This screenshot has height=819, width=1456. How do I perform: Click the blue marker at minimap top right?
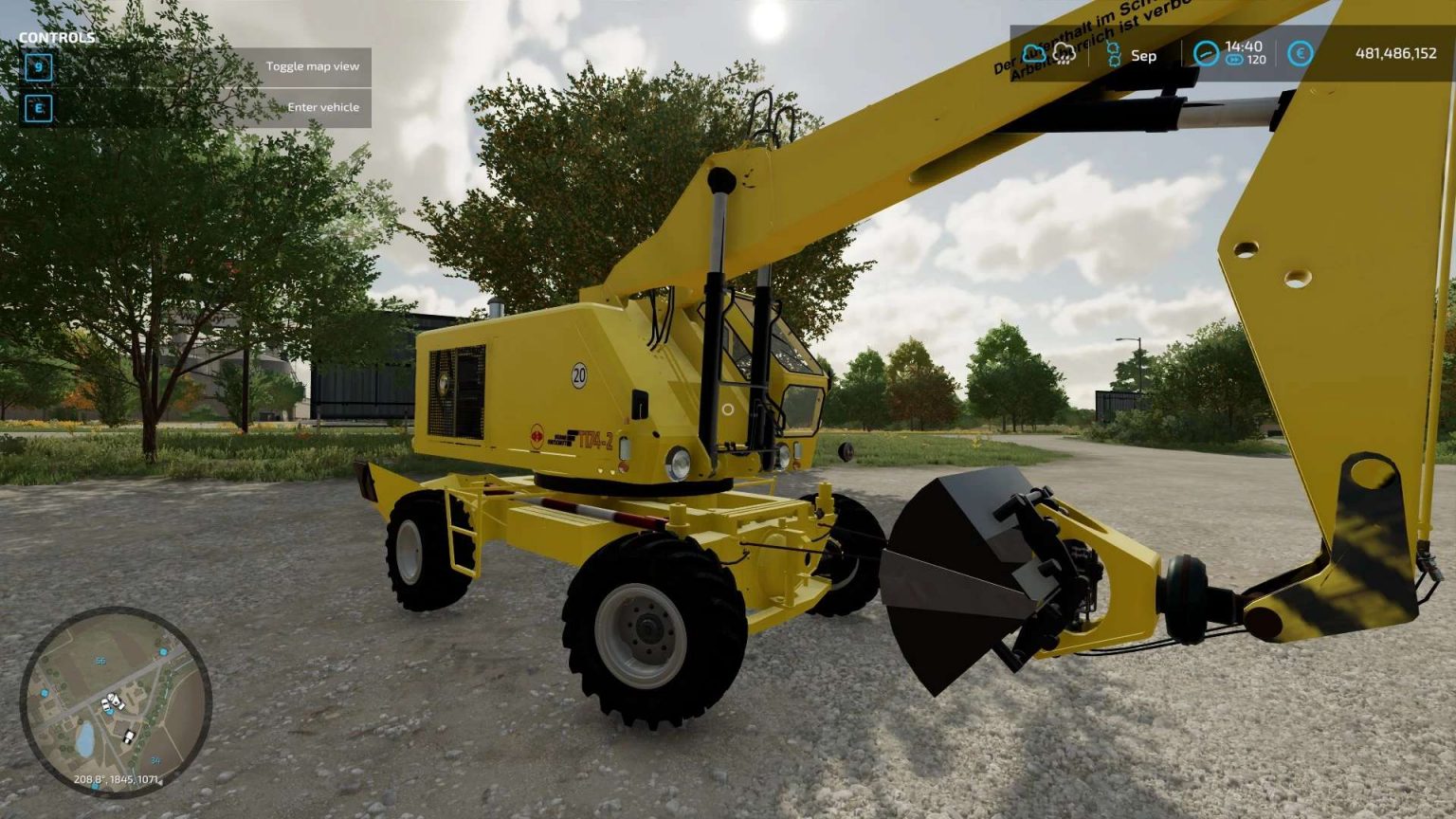[x=164, y=652]
